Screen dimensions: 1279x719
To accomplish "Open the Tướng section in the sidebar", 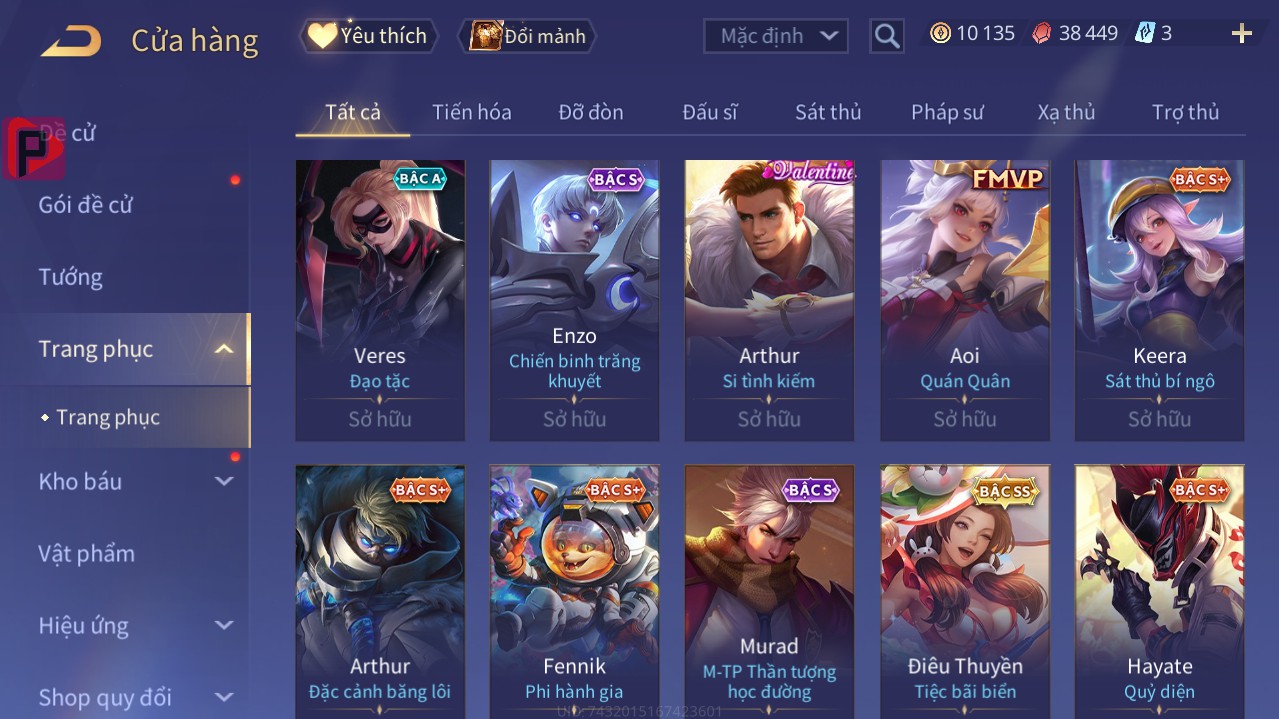I will point(71,277).
